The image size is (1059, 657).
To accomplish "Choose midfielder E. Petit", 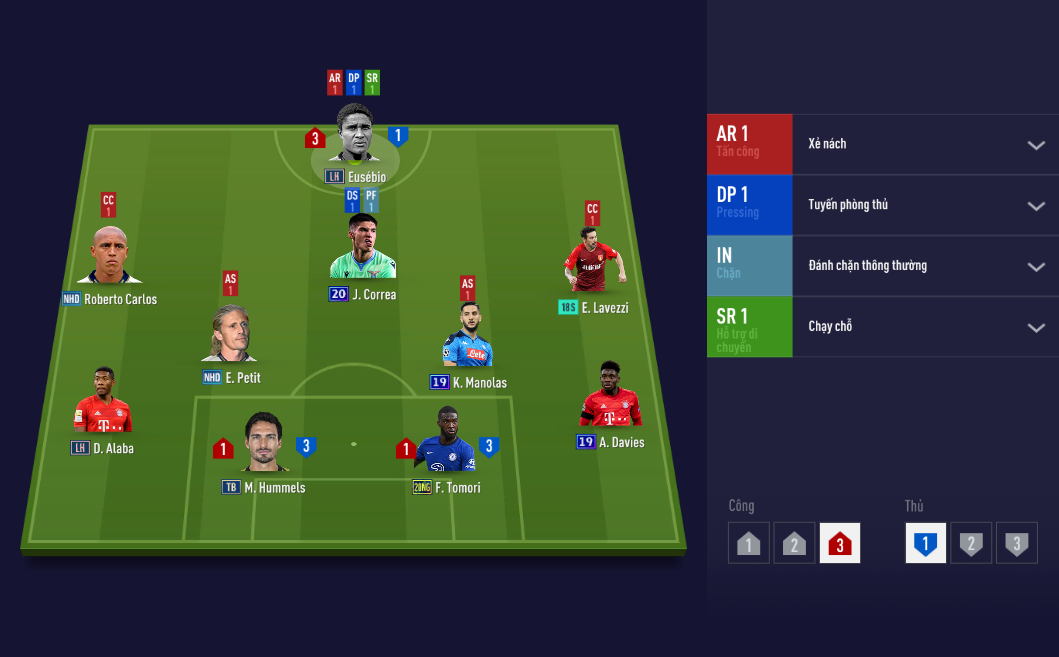I will pos(230,337).
